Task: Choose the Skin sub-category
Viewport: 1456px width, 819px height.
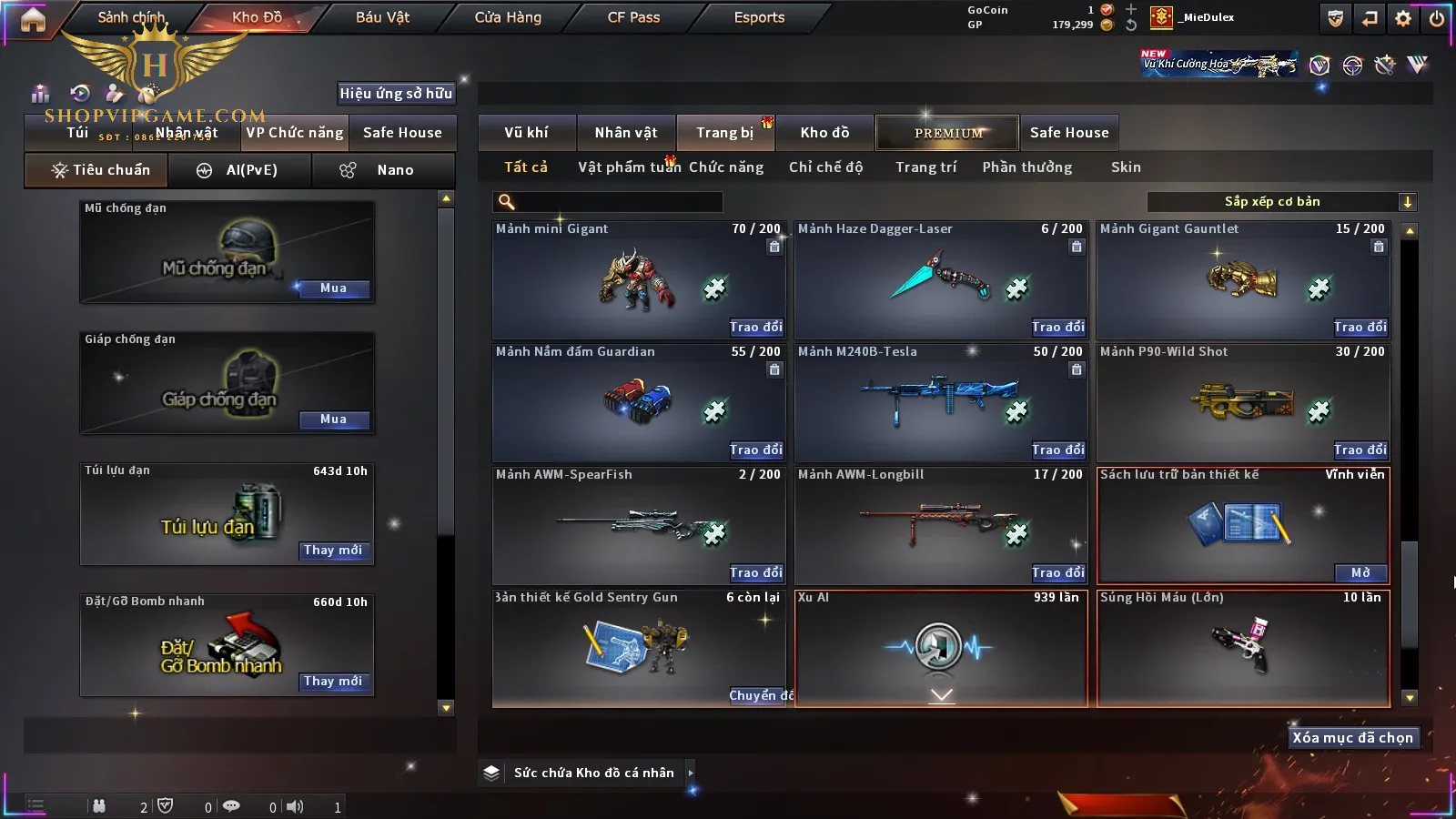Action: [1126, 167]
